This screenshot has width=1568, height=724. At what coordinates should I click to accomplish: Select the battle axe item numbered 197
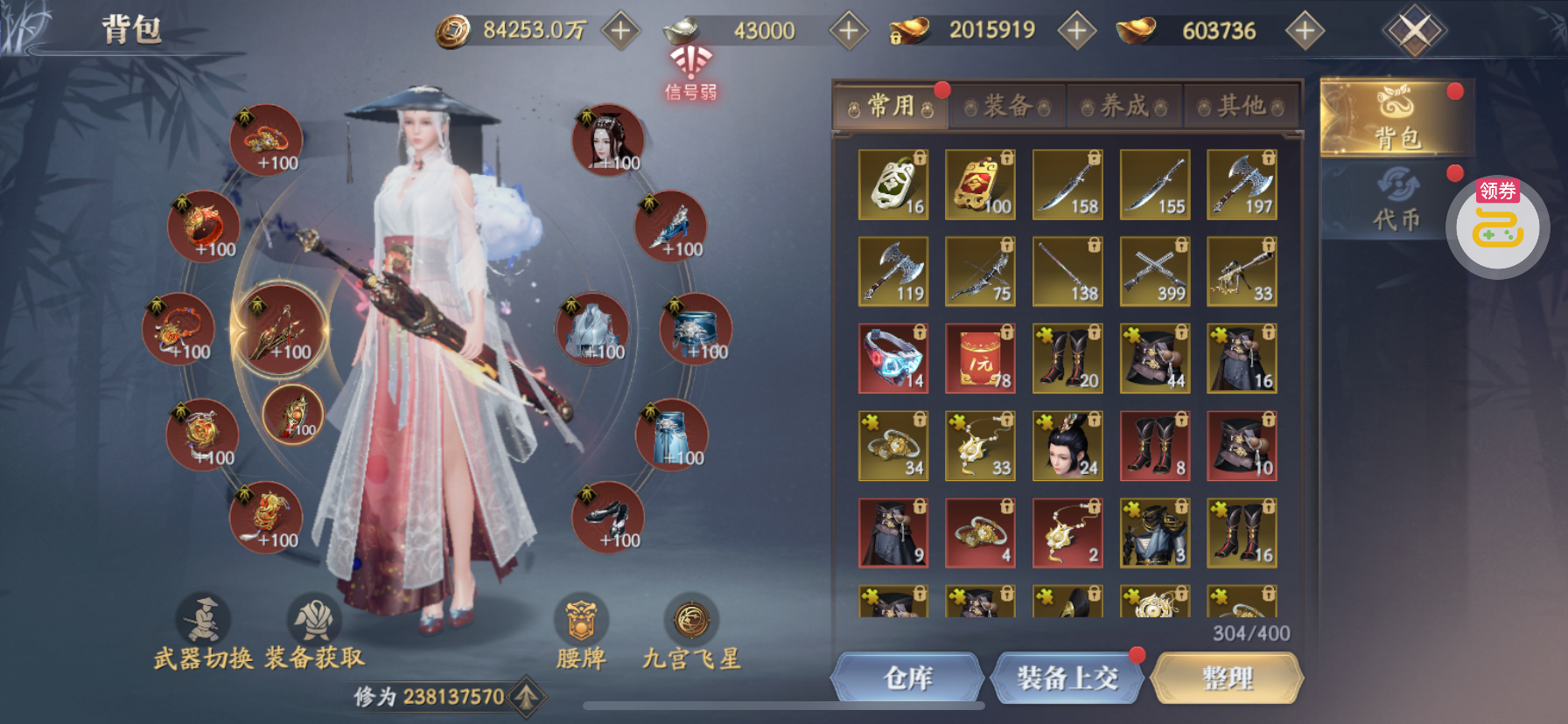click(1242, 184)
